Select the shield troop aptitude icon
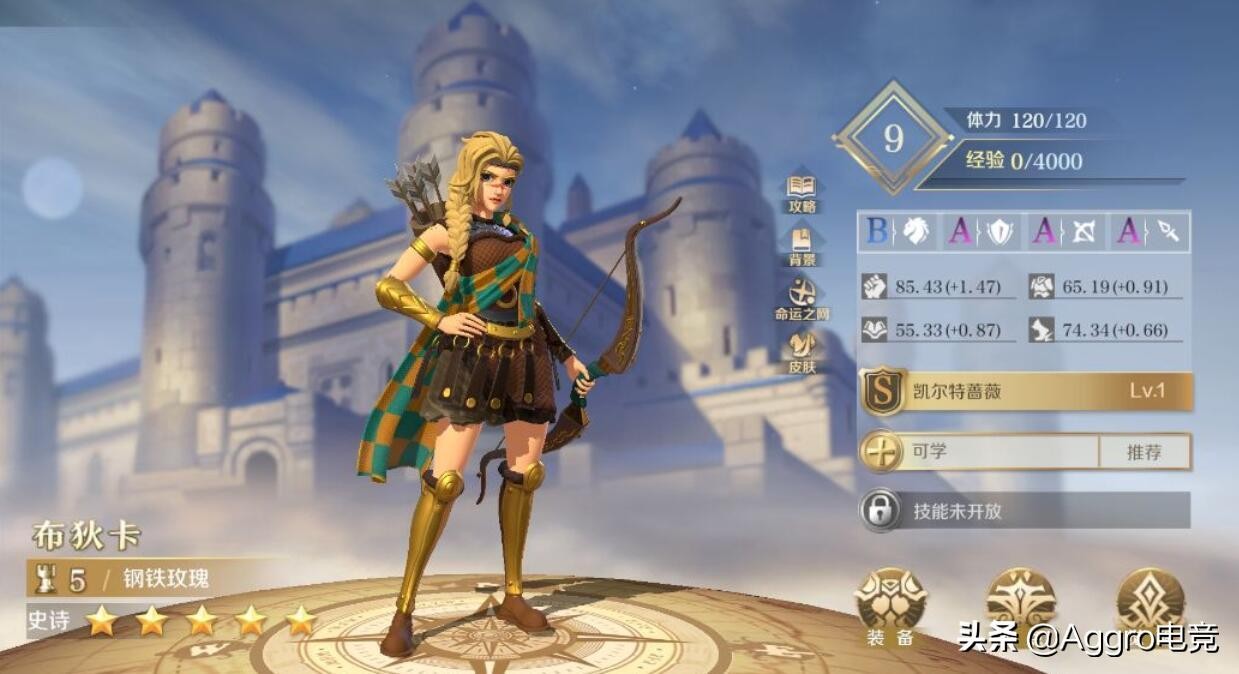Viewport: 1239px width, 674px height. click(x=1000, y=232)
